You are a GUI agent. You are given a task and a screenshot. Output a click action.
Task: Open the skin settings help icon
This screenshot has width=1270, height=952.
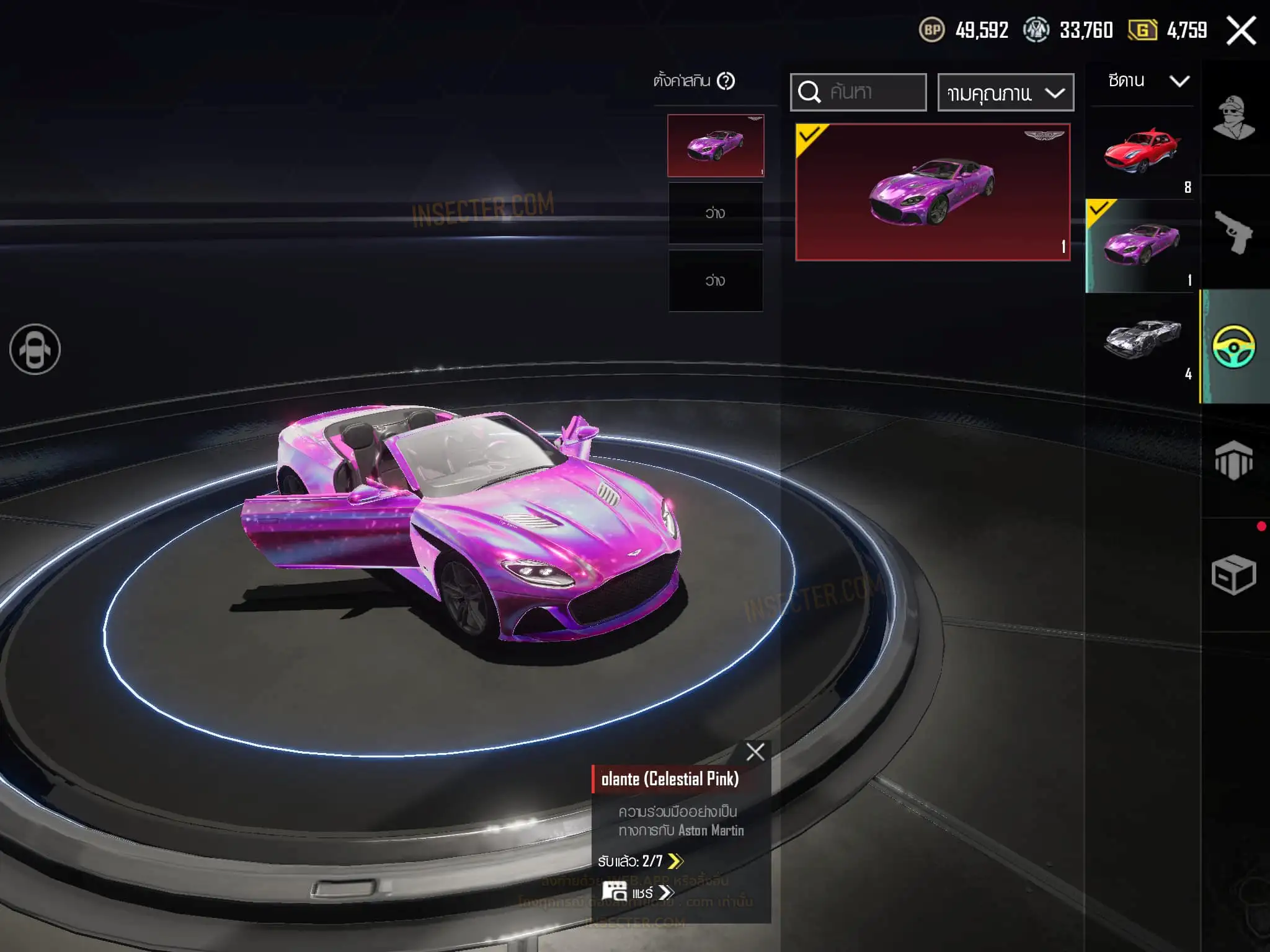(x=726, y=81)
